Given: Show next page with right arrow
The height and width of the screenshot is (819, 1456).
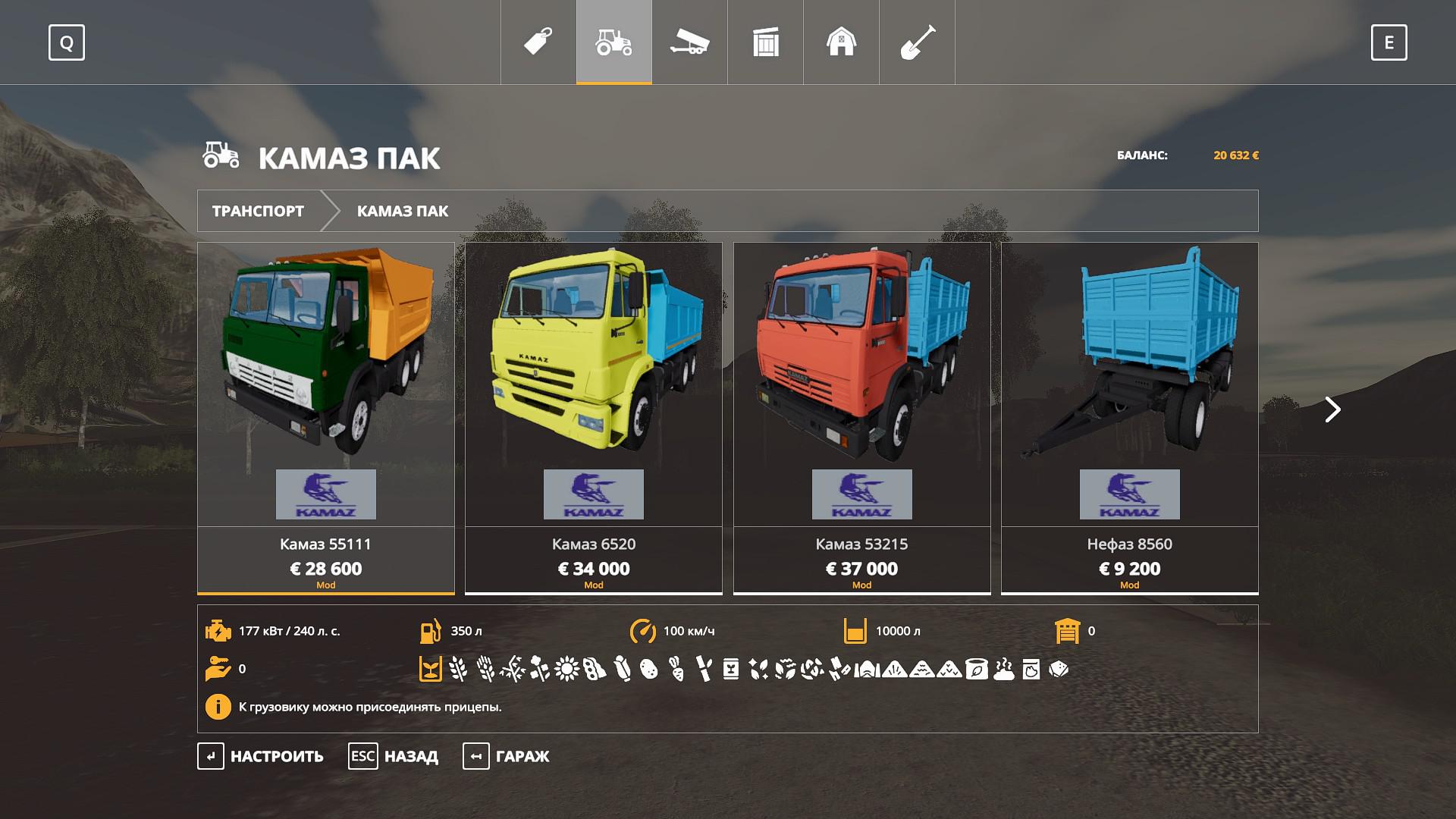Looking at the screenshot, I should pos(1332,409).
